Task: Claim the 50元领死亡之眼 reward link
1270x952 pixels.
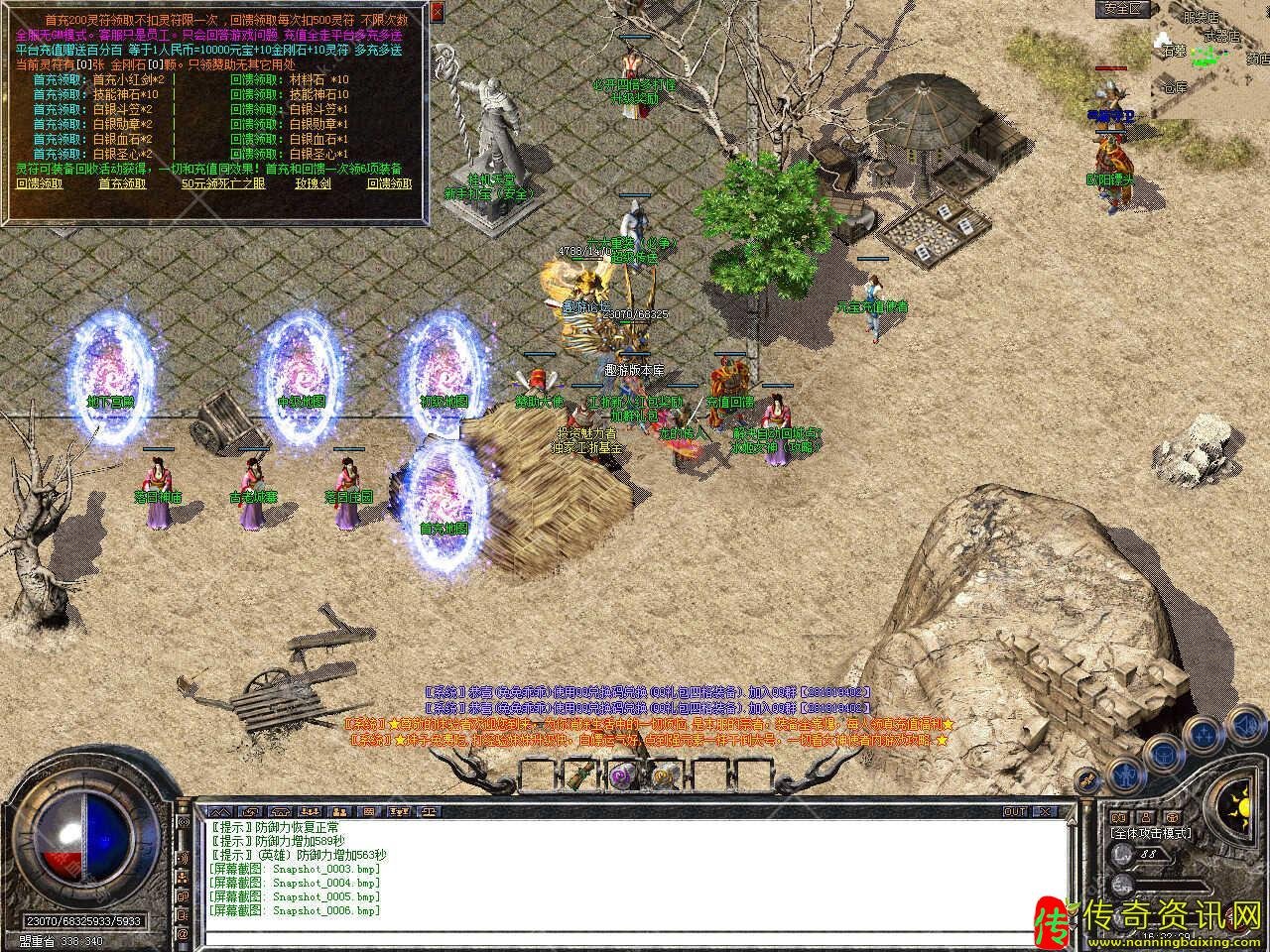Action: (223, 183)
